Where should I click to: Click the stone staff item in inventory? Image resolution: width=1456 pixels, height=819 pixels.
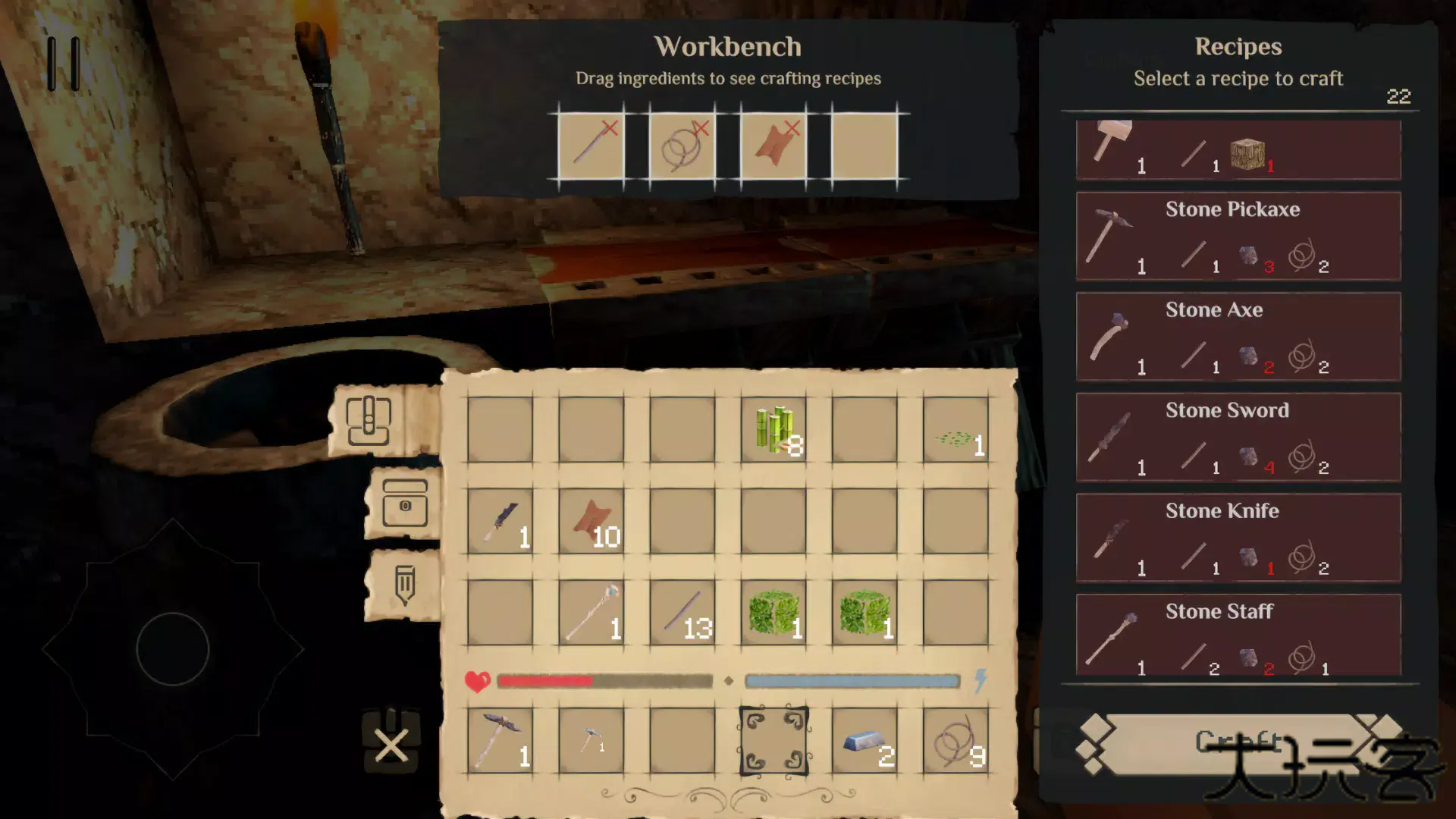pos(590,614)
